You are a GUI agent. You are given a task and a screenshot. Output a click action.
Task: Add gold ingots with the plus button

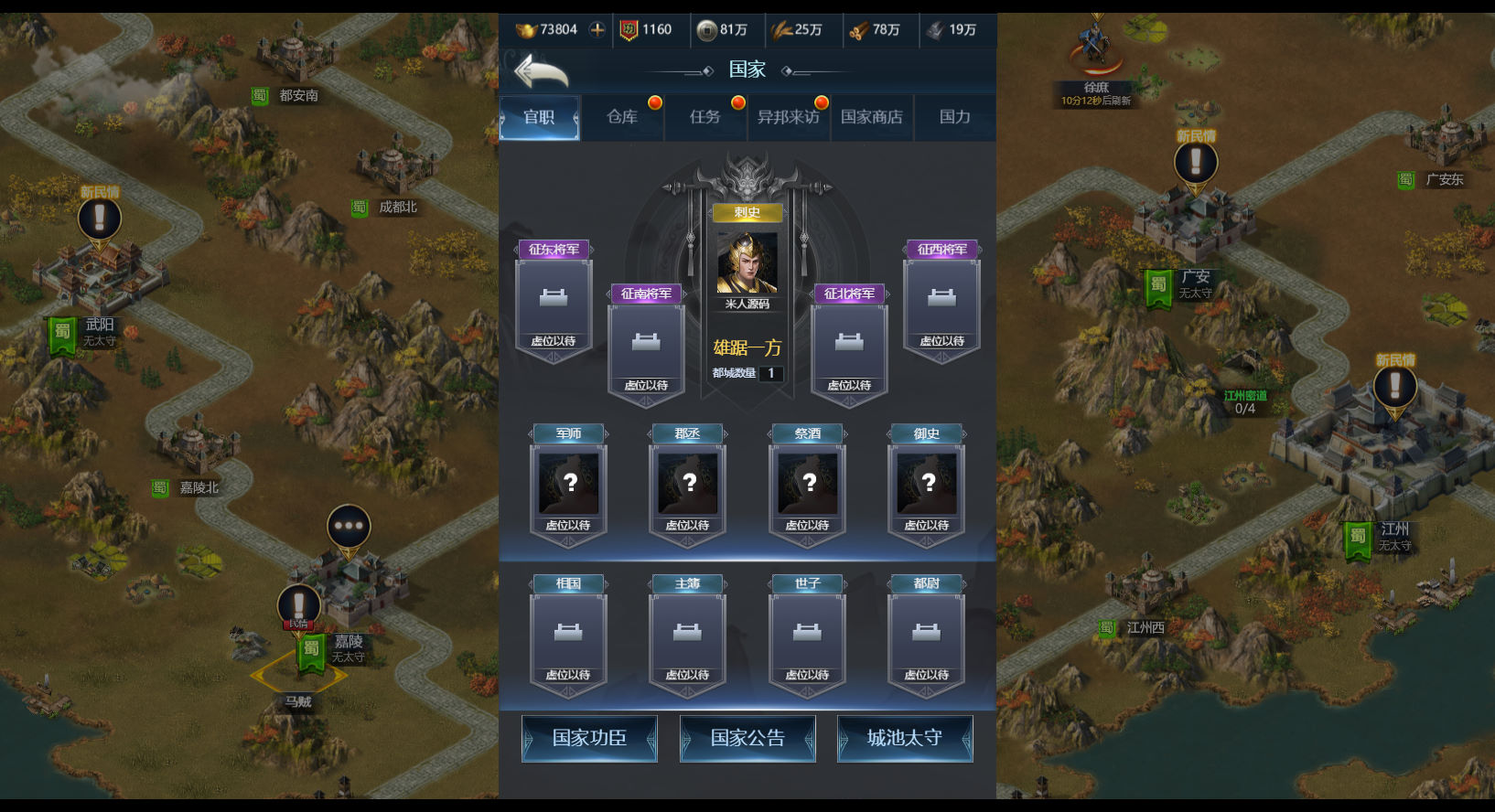click(x=597, y=29)
